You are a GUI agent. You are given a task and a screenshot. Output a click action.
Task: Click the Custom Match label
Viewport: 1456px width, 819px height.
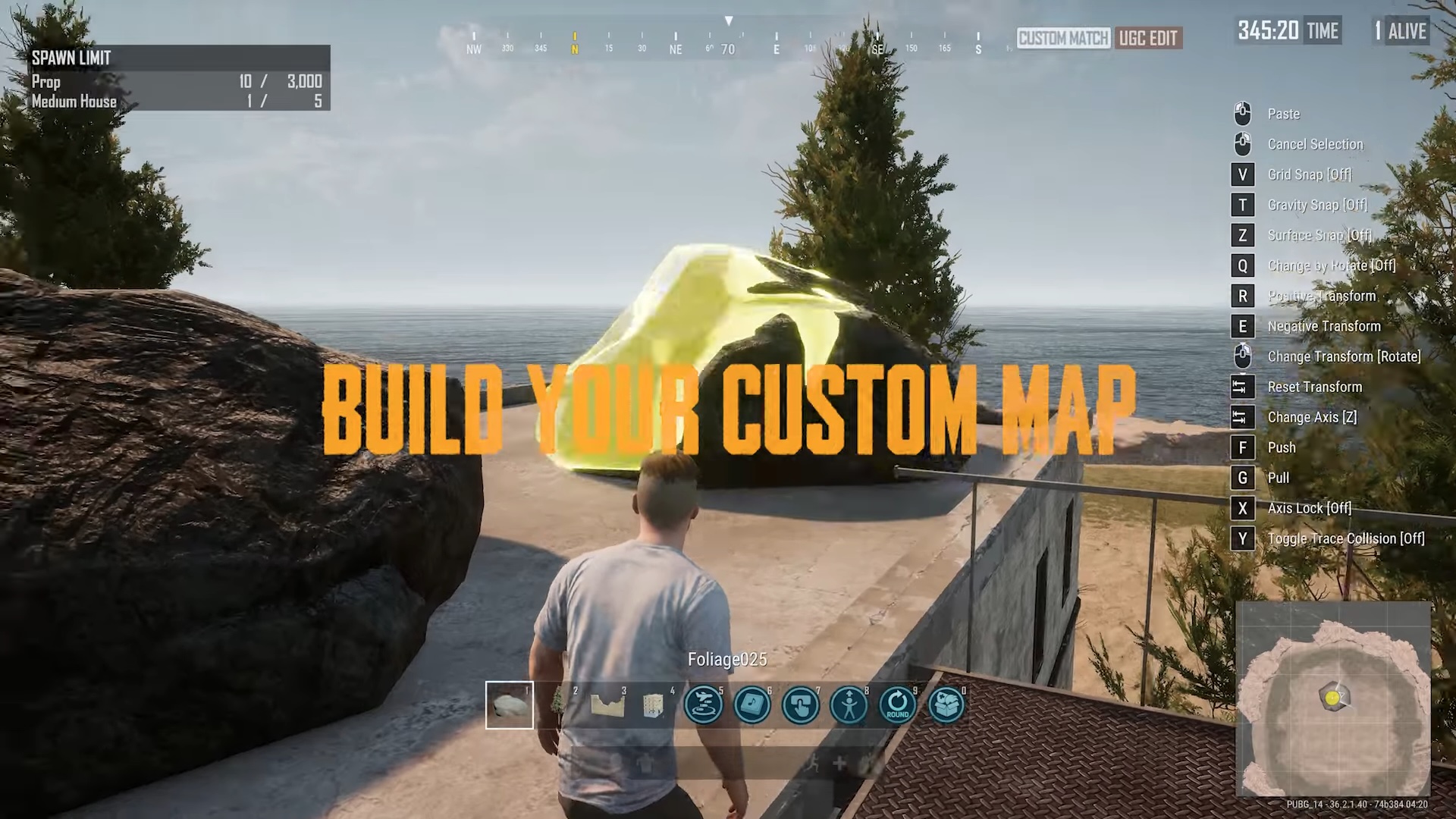point(1063,38)
